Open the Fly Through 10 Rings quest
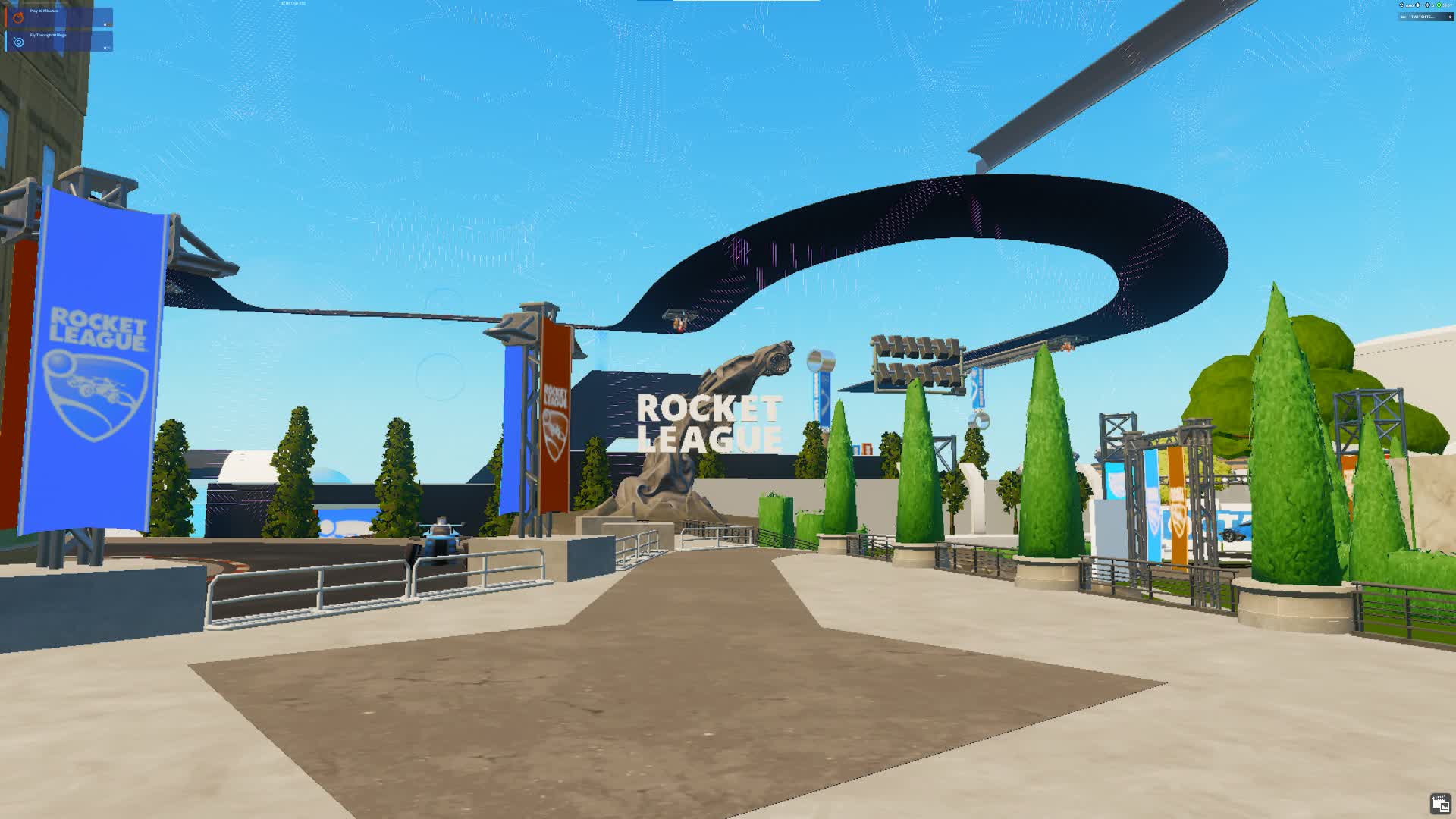The width and height of the screenshot is (1456, 819). point(59,41)
